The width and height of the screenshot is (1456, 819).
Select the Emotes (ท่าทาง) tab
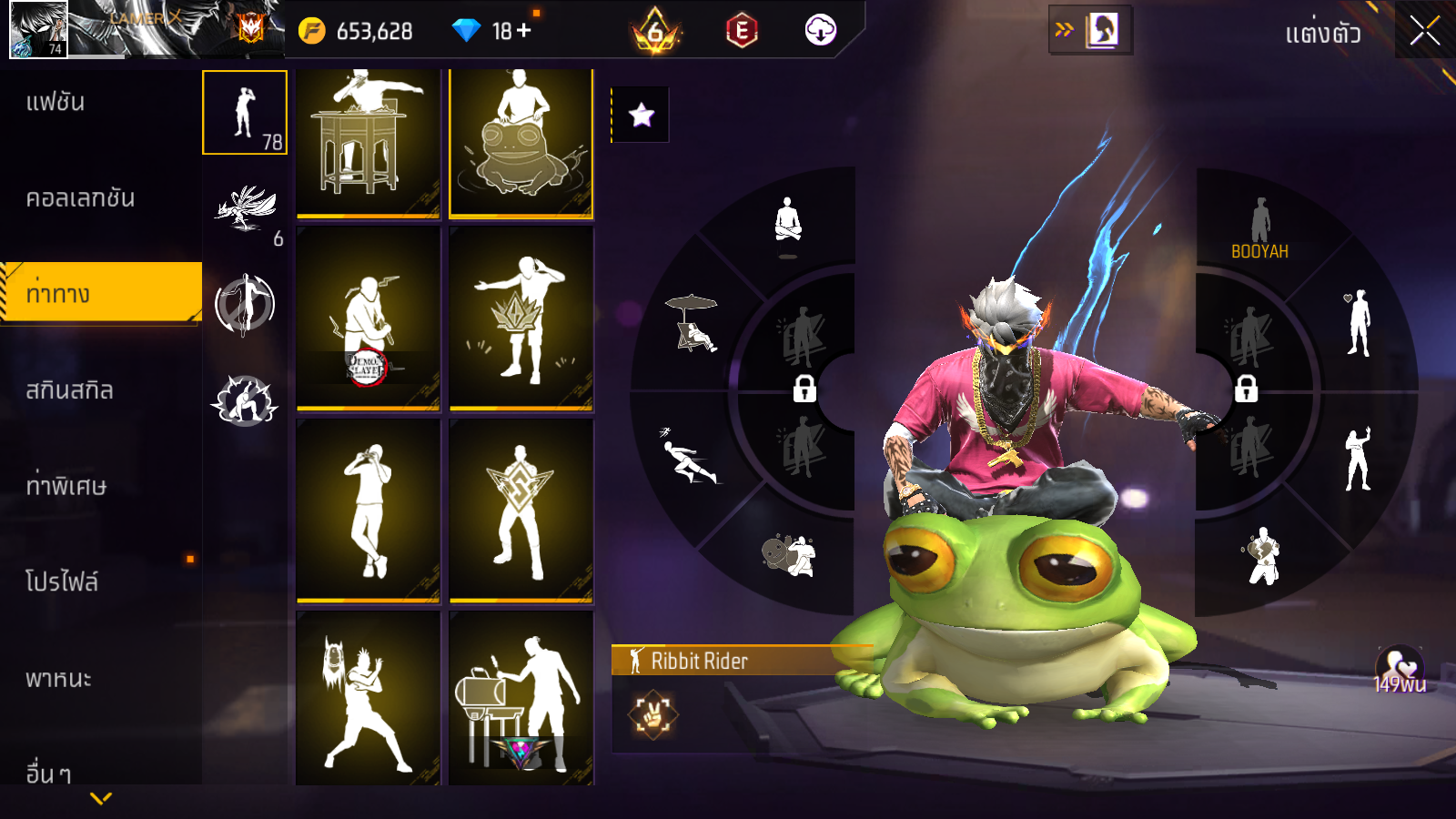(x=58, y=294)
